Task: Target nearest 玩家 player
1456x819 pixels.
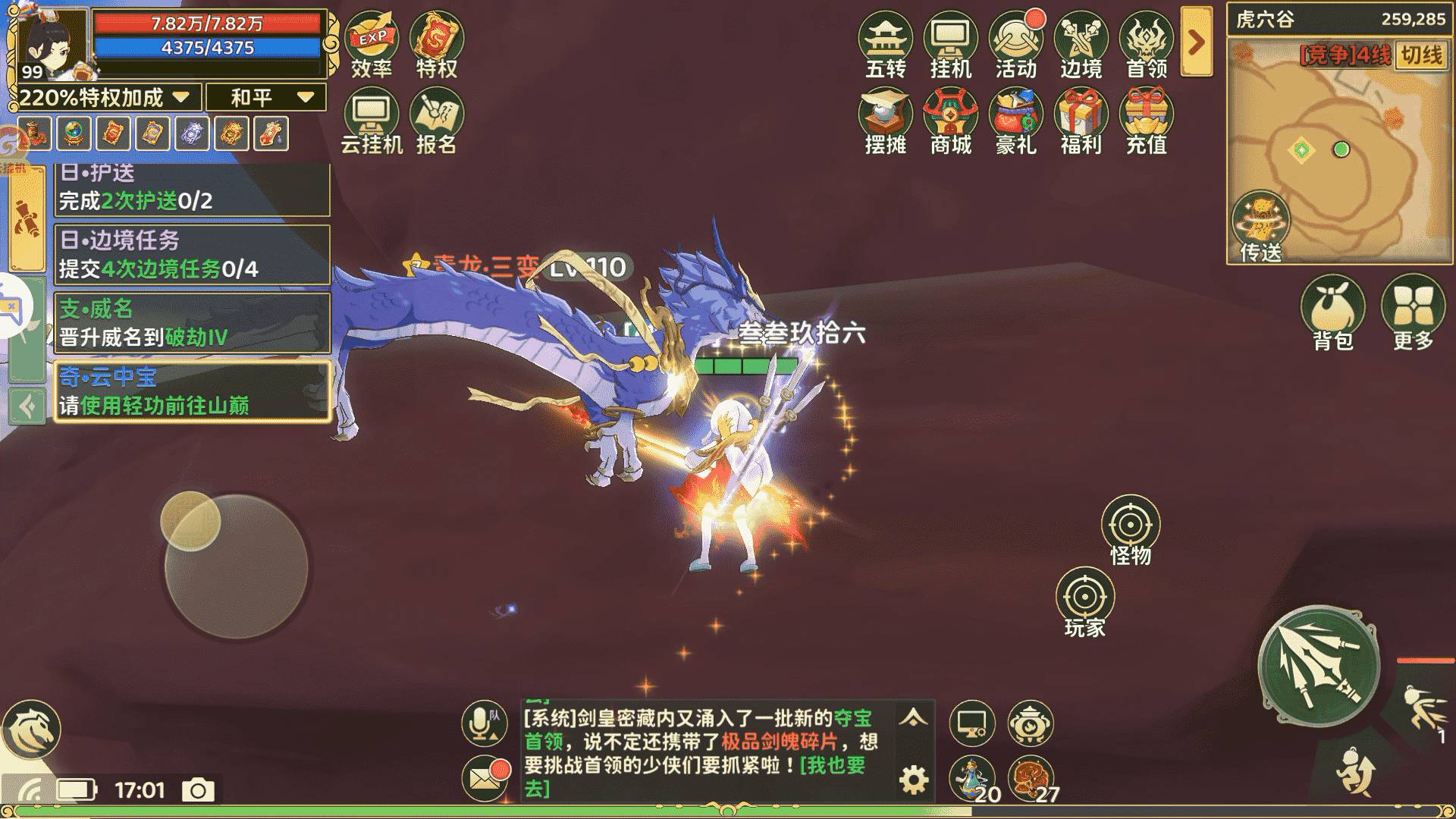Action: click(x=1084, y=603)
